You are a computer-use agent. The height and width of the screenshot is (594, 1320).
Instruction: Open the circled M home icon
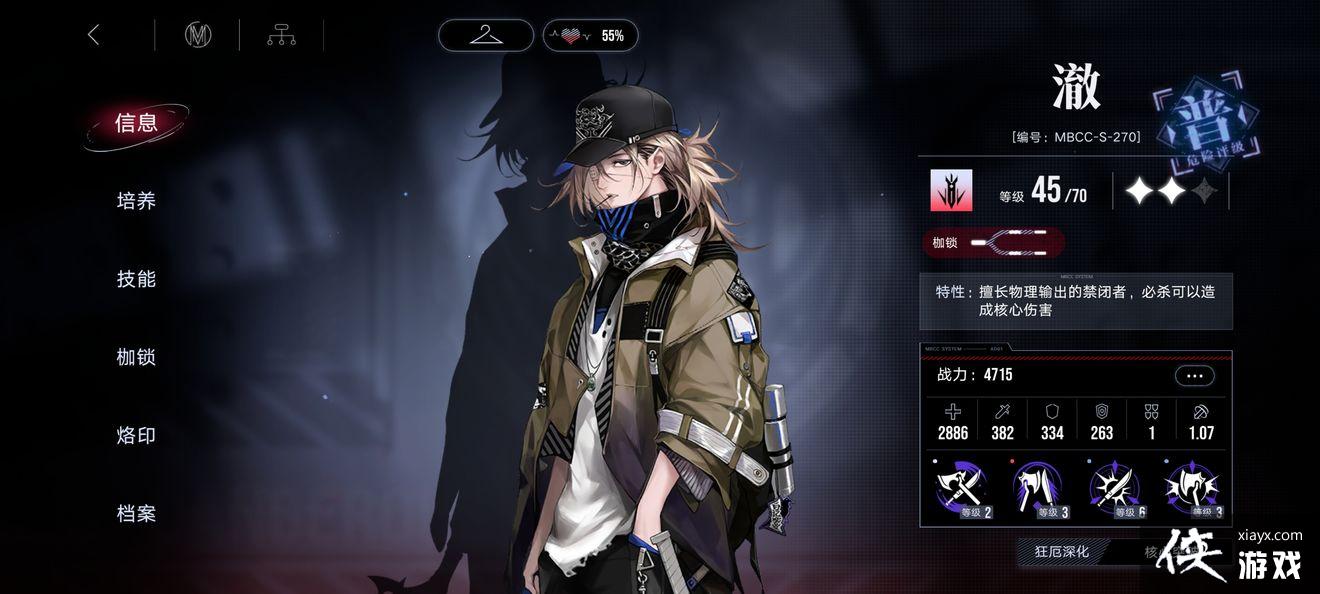tap(198, 35)
